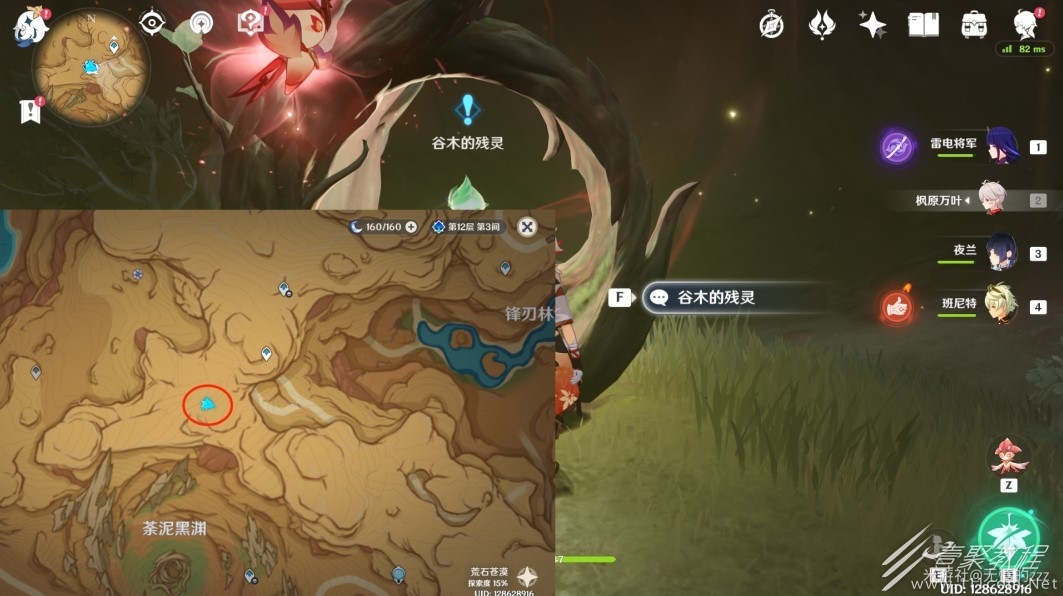Click the 荒石苍漠 exploration star icon
This screenshot has width=1063, height=596.
[x=527, y=577]
